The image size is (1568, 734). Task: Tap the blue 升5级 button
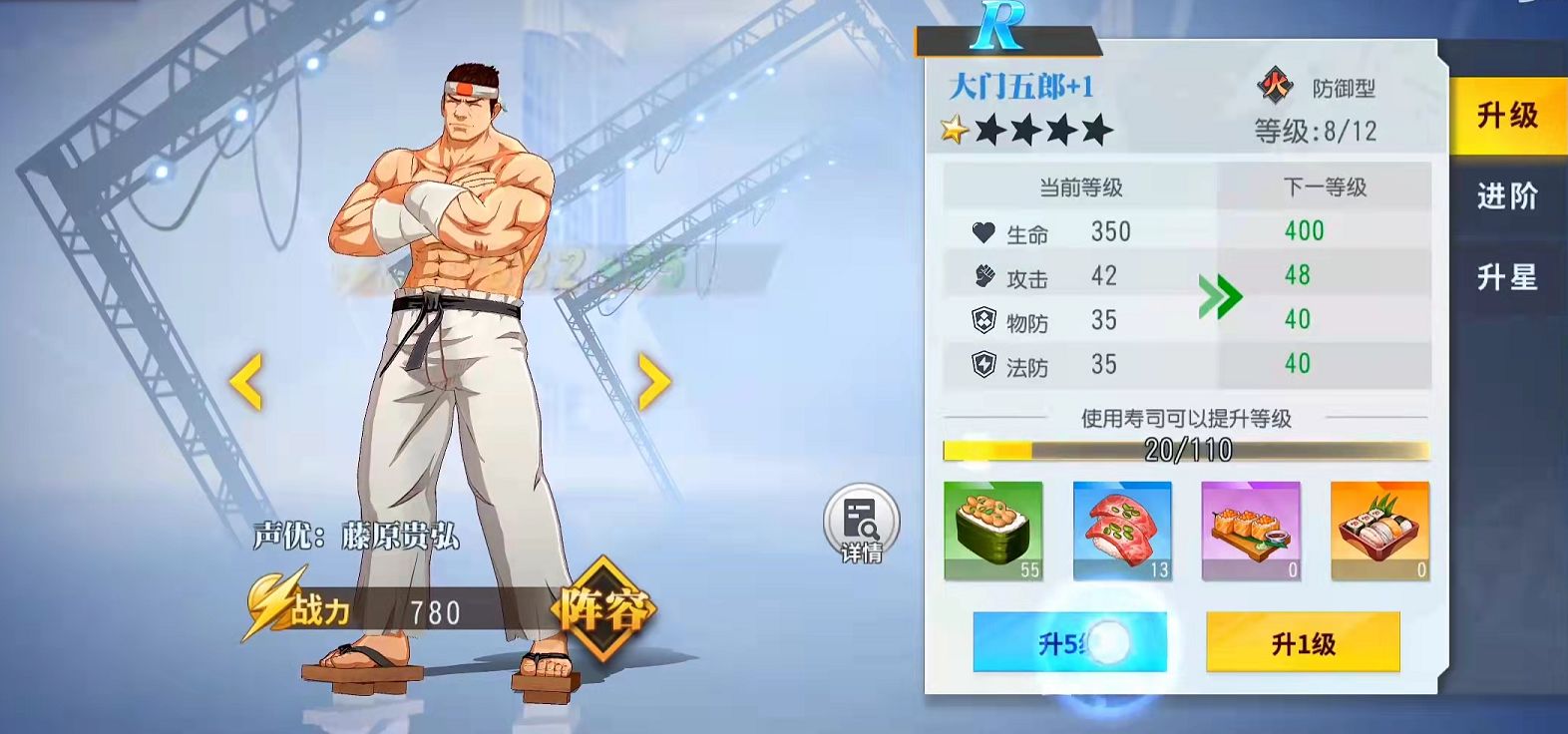click(1069, 643)
